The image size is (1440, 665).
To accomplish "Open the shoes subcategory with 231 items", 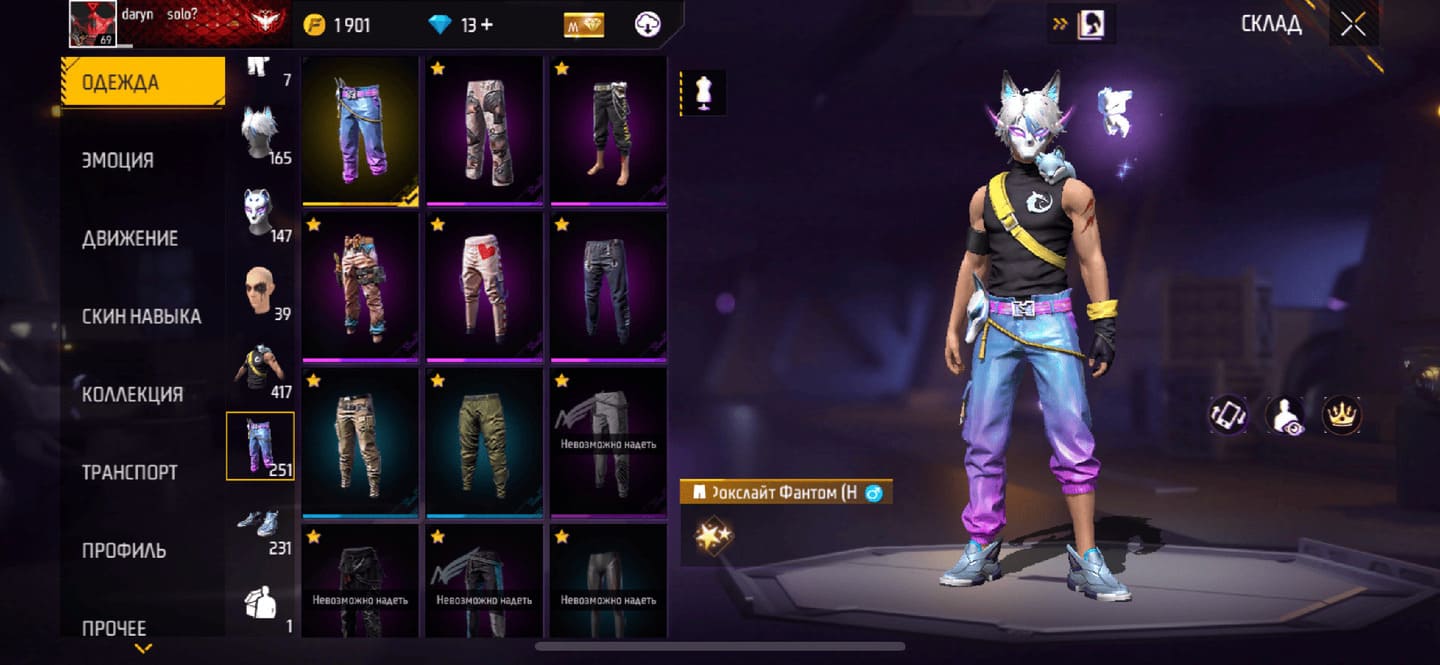I will (x=260, y=530).
